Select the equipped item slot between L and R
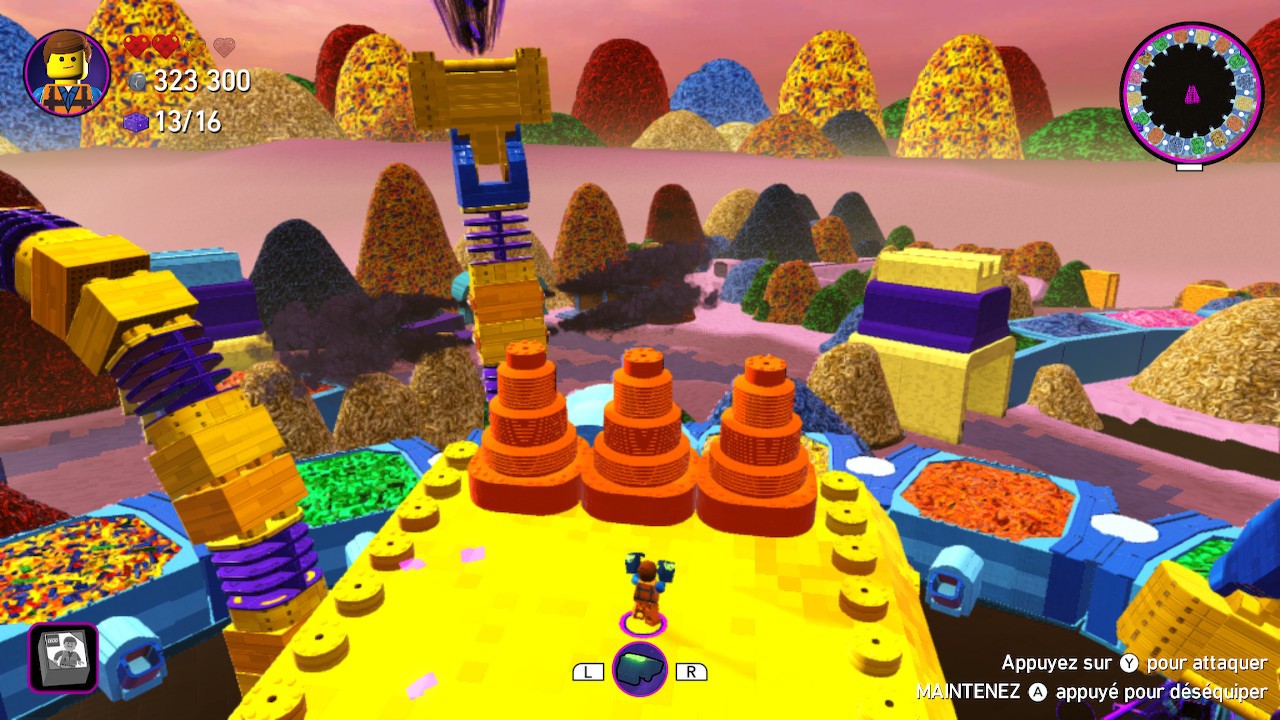Screen dimensions: 1280x720 640,670
